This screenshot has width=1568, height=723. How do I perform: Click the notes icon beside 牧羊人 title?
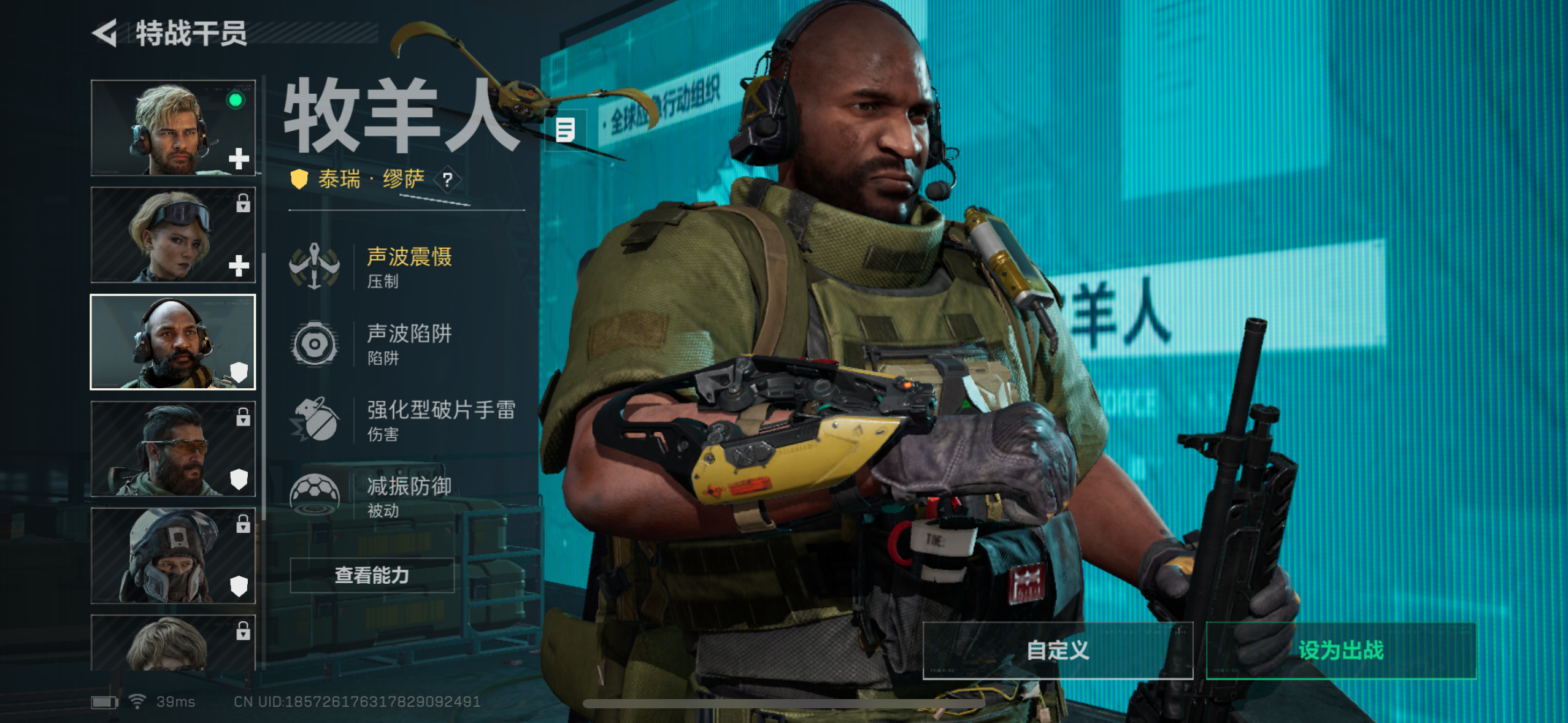coord(564,129)
